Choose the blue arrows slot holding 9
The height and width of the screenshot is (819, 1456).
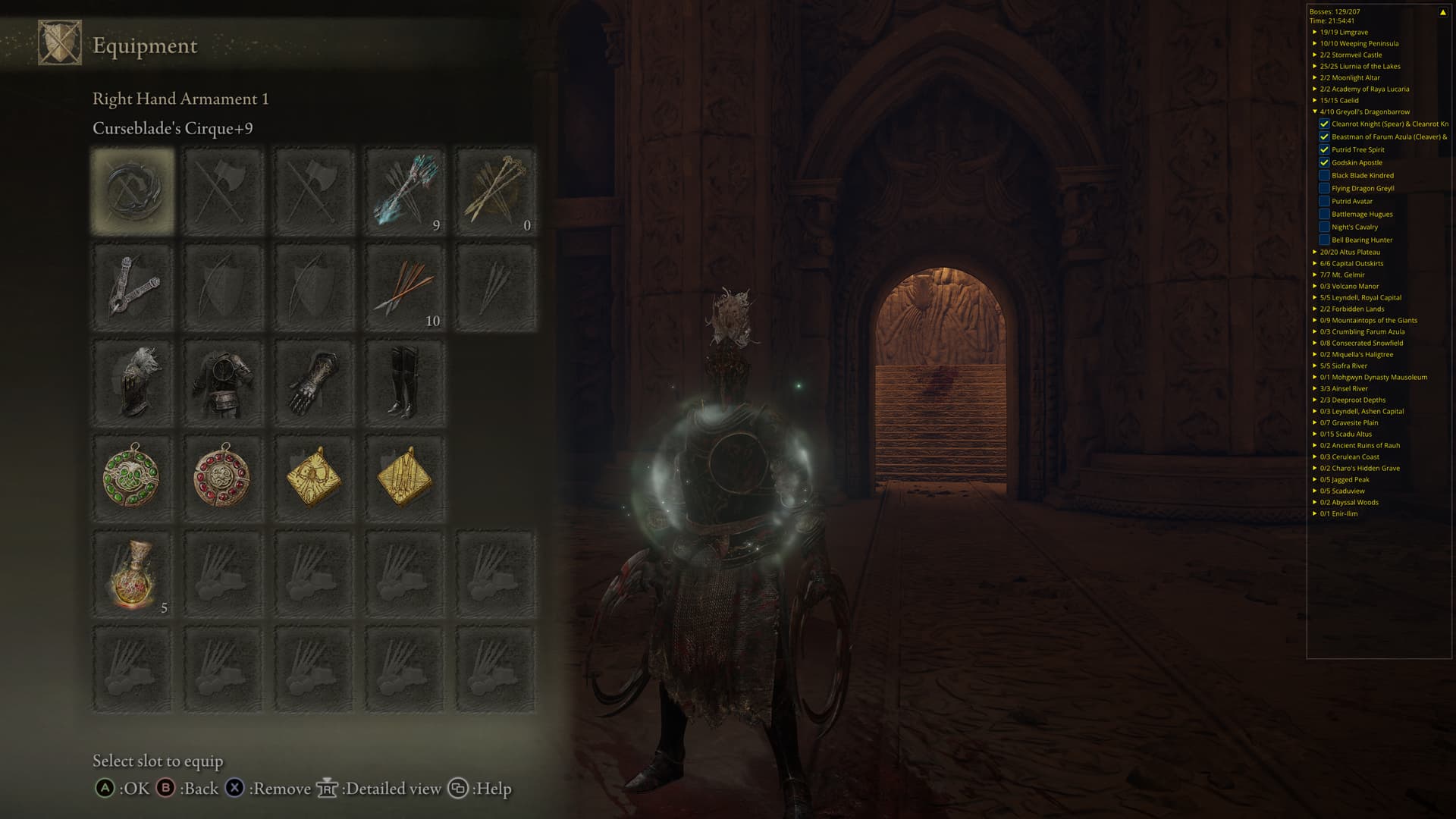click(404, 191)
